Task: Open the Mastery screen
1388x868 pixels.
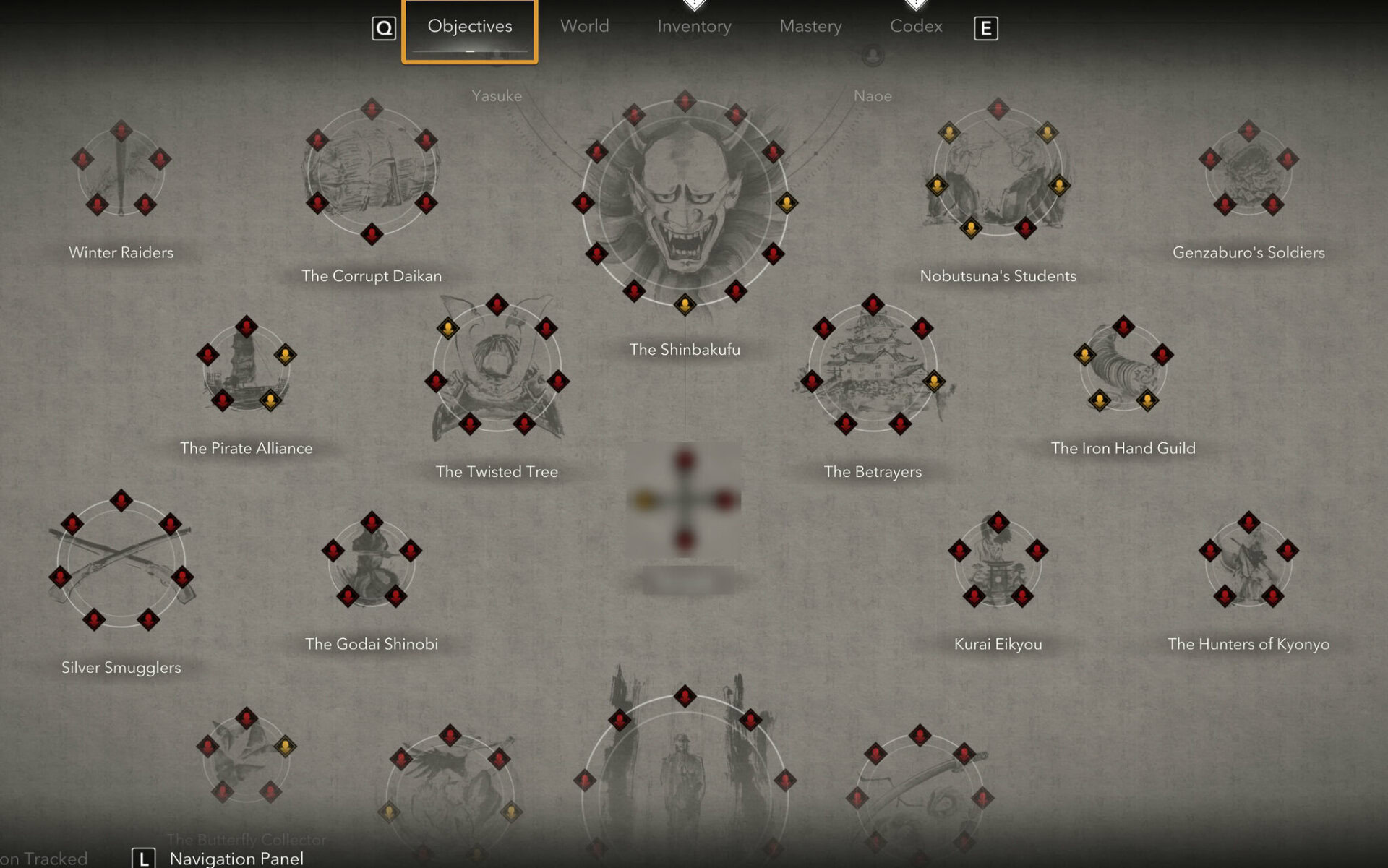Action: click(x=810, y=27)
